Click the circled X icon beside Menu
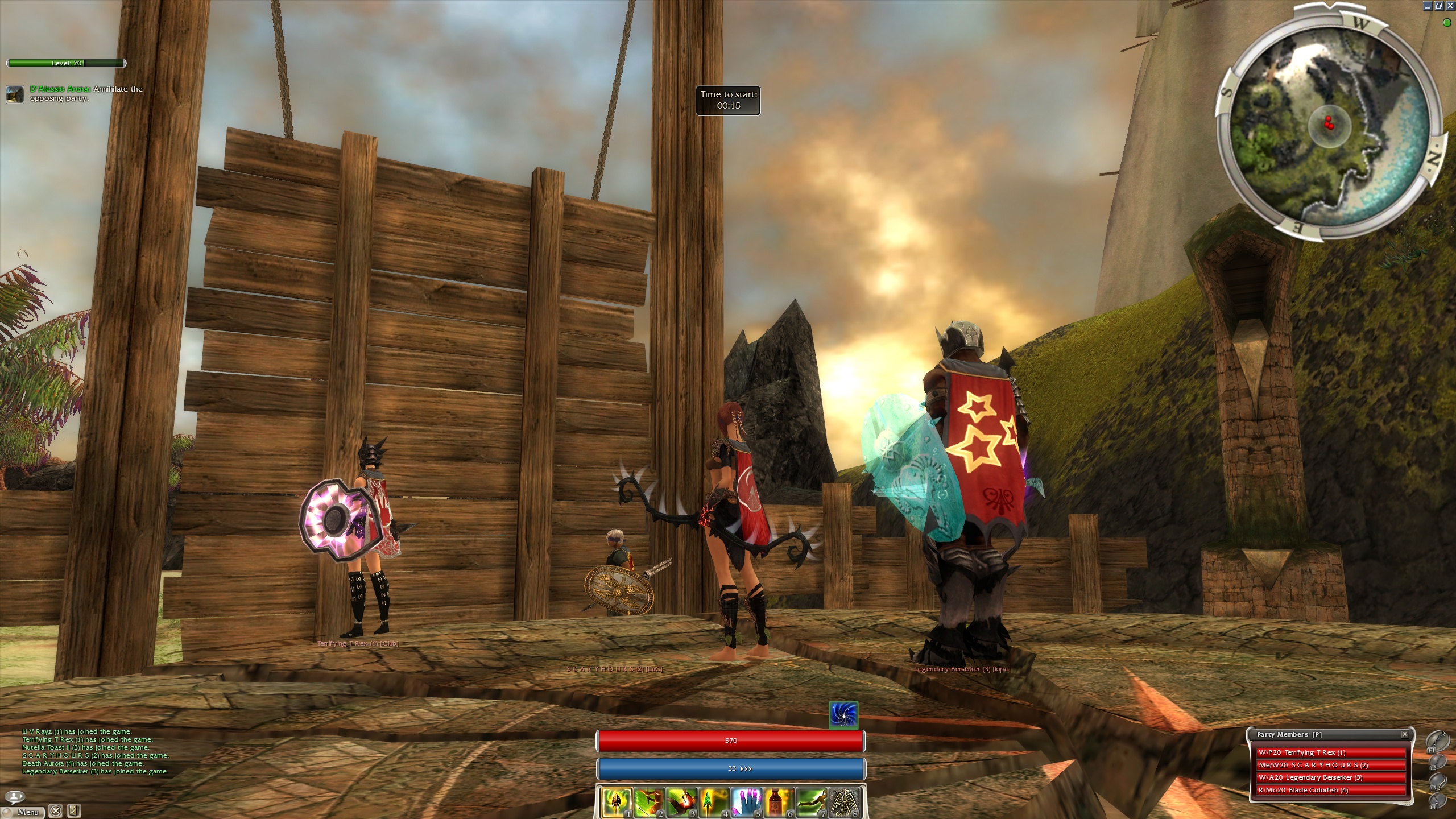The image size is (1456, 819). coord(55,811)
